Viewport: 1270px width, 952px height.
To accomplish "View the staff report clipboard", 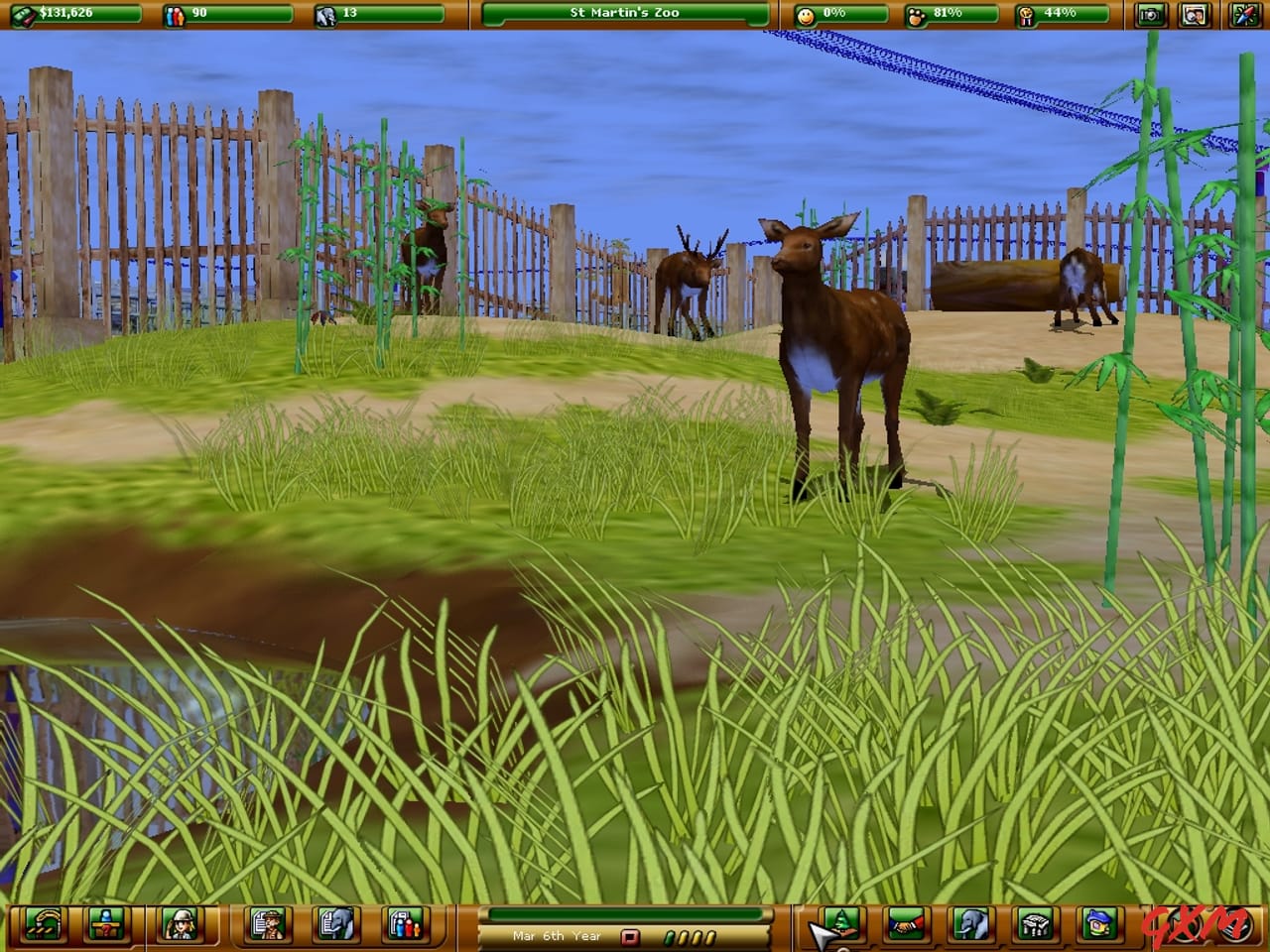I will [267, 930].
